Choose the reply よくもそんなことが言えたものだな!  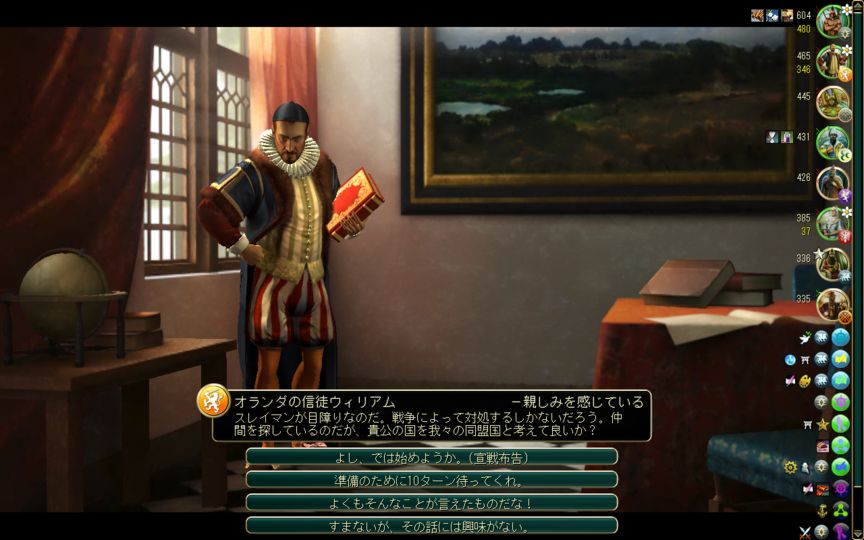(x=431, y=503)
